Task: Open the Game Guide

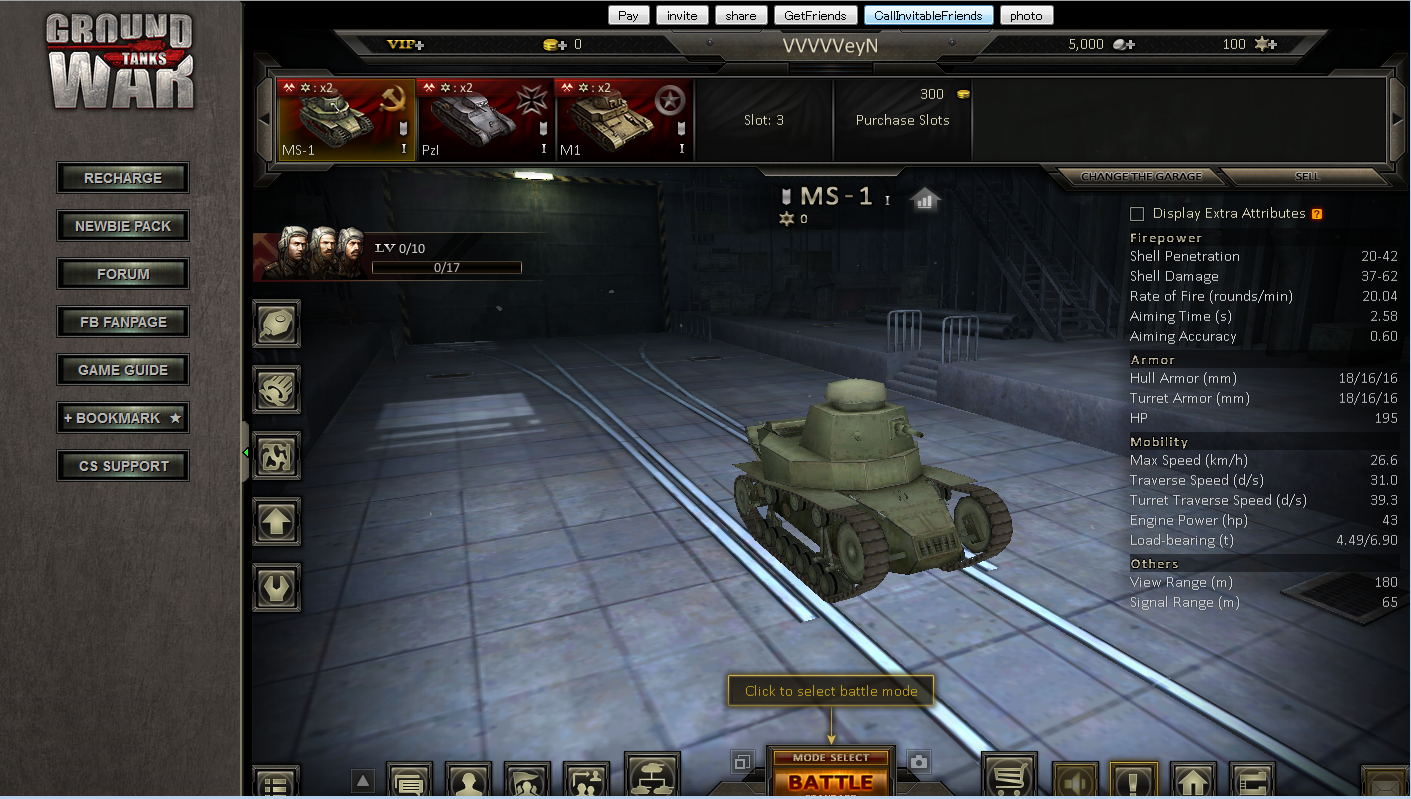Action: point(123,370)
